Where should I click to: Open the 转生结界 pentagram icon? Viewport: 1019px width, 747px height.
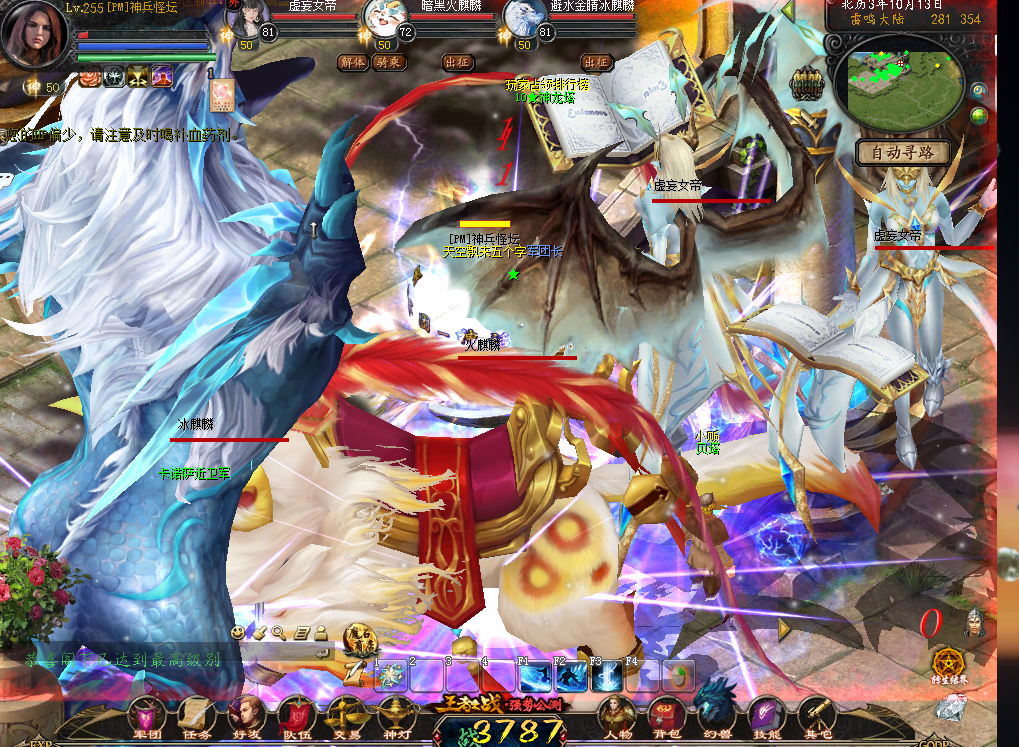[950, 663]
